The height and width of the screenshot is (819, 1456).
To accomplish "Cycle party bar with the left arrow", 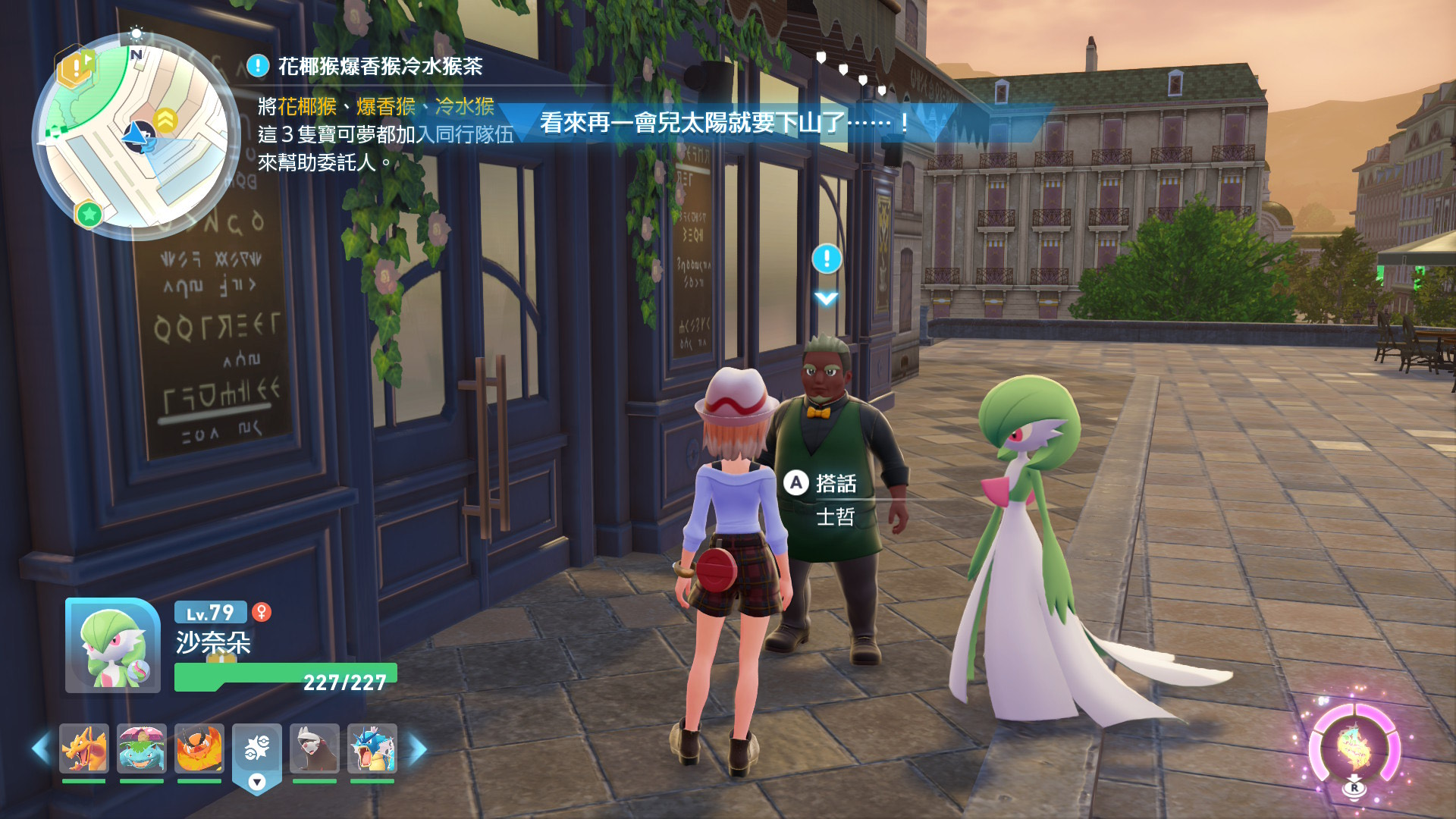I will [x=40, y=749].
